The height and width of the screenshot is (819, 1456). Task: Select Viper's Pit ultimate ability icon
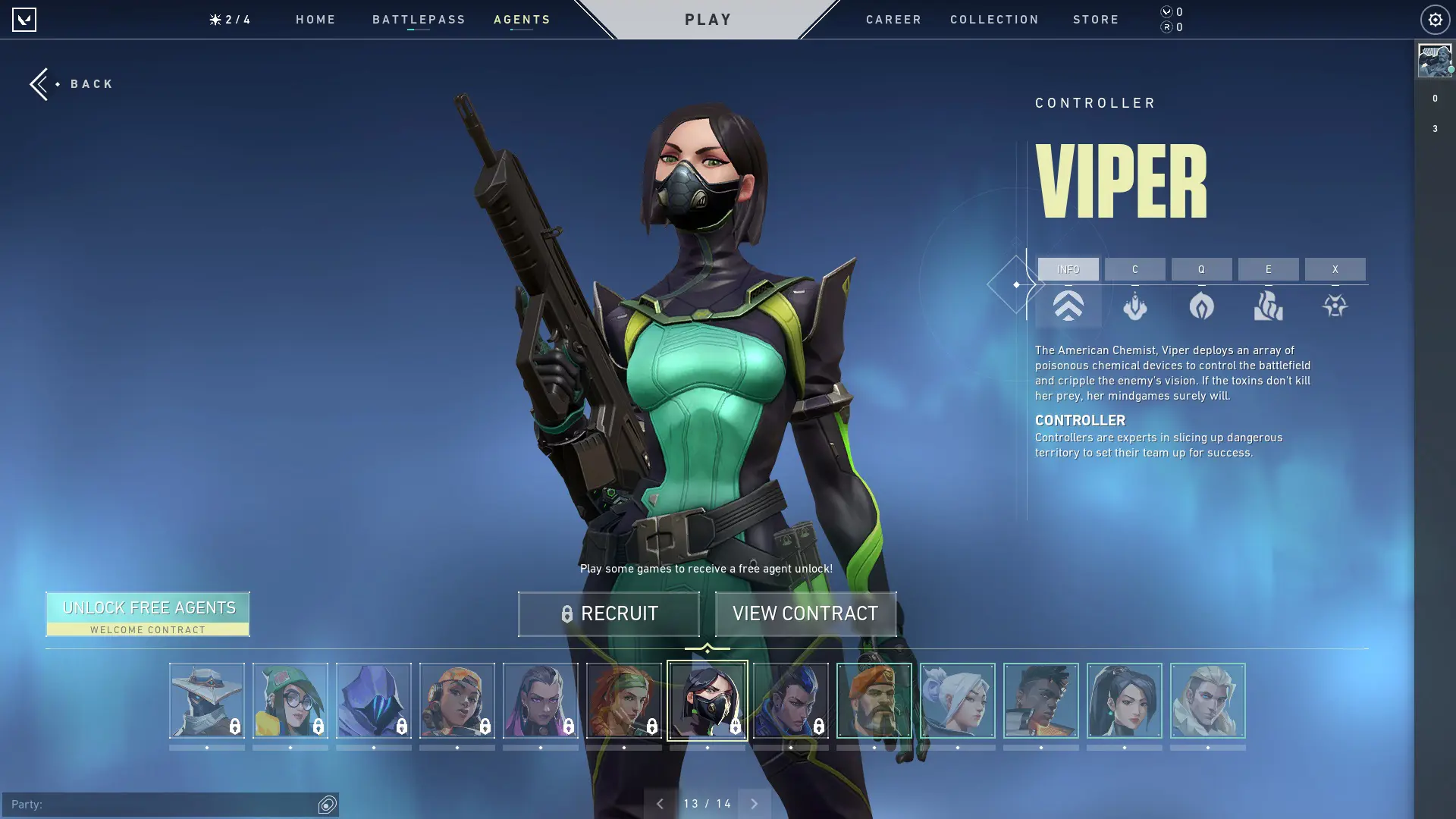coord(1335,306)
